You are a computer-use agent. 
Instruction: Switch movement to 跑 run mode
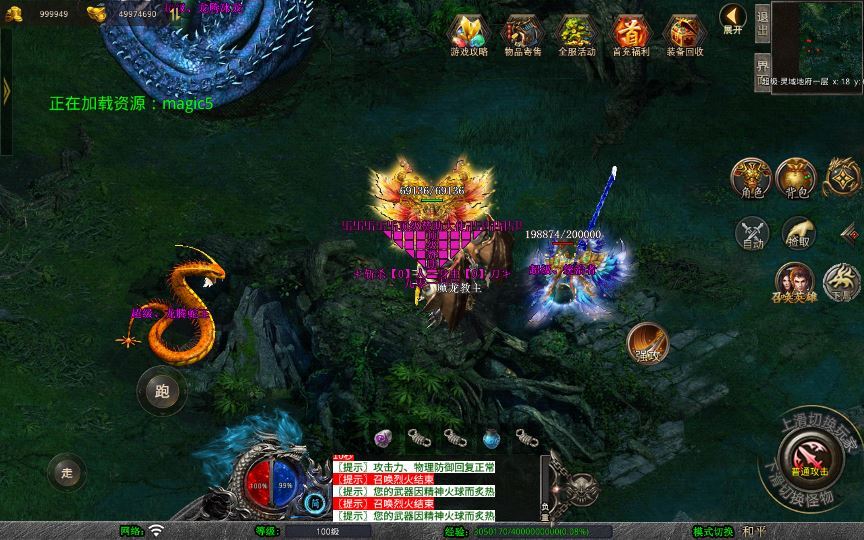162,391
